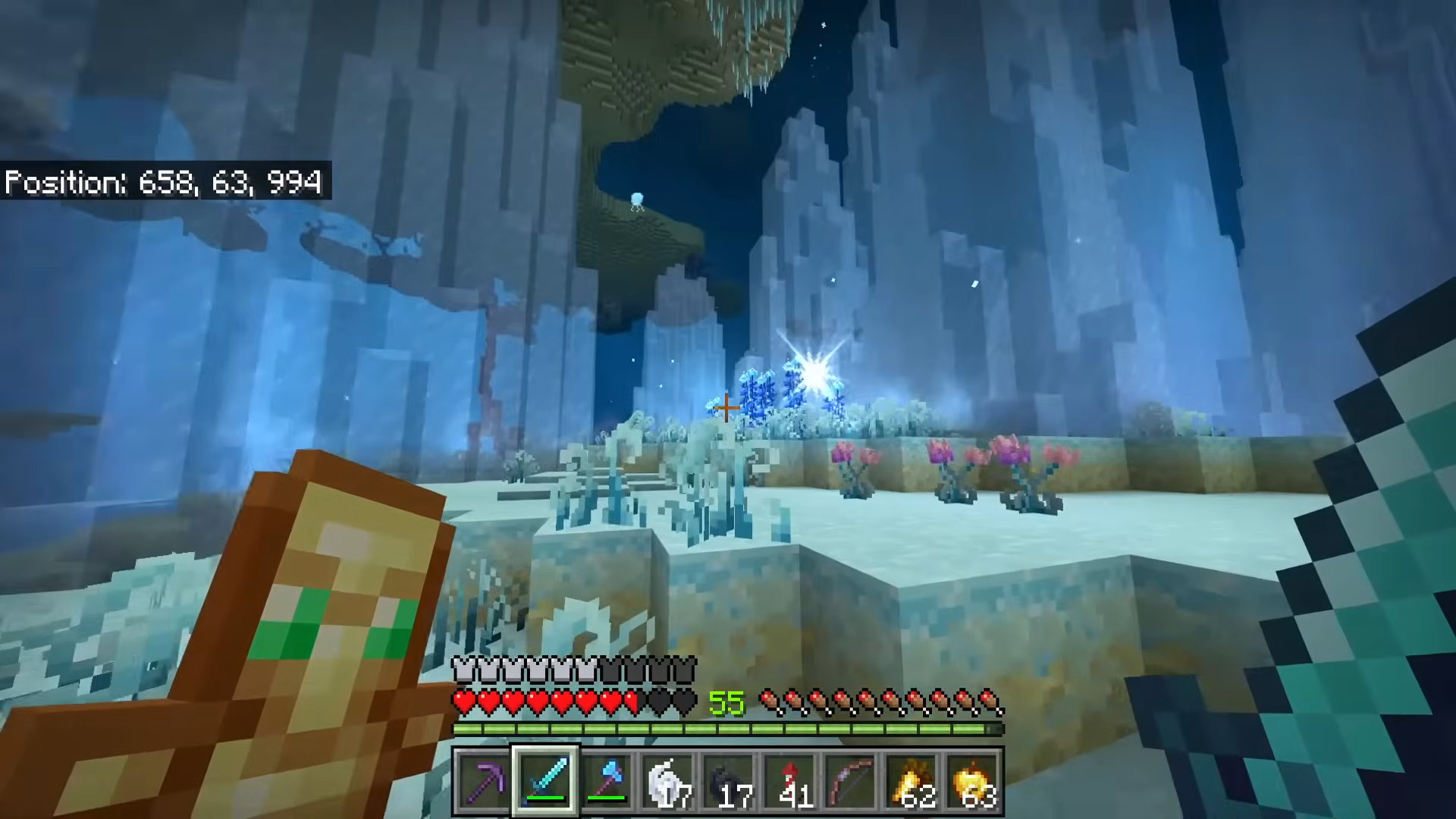Select the diamond sword hotbar slot
Screen dimensions: 1456x819
tap(546, 781)
